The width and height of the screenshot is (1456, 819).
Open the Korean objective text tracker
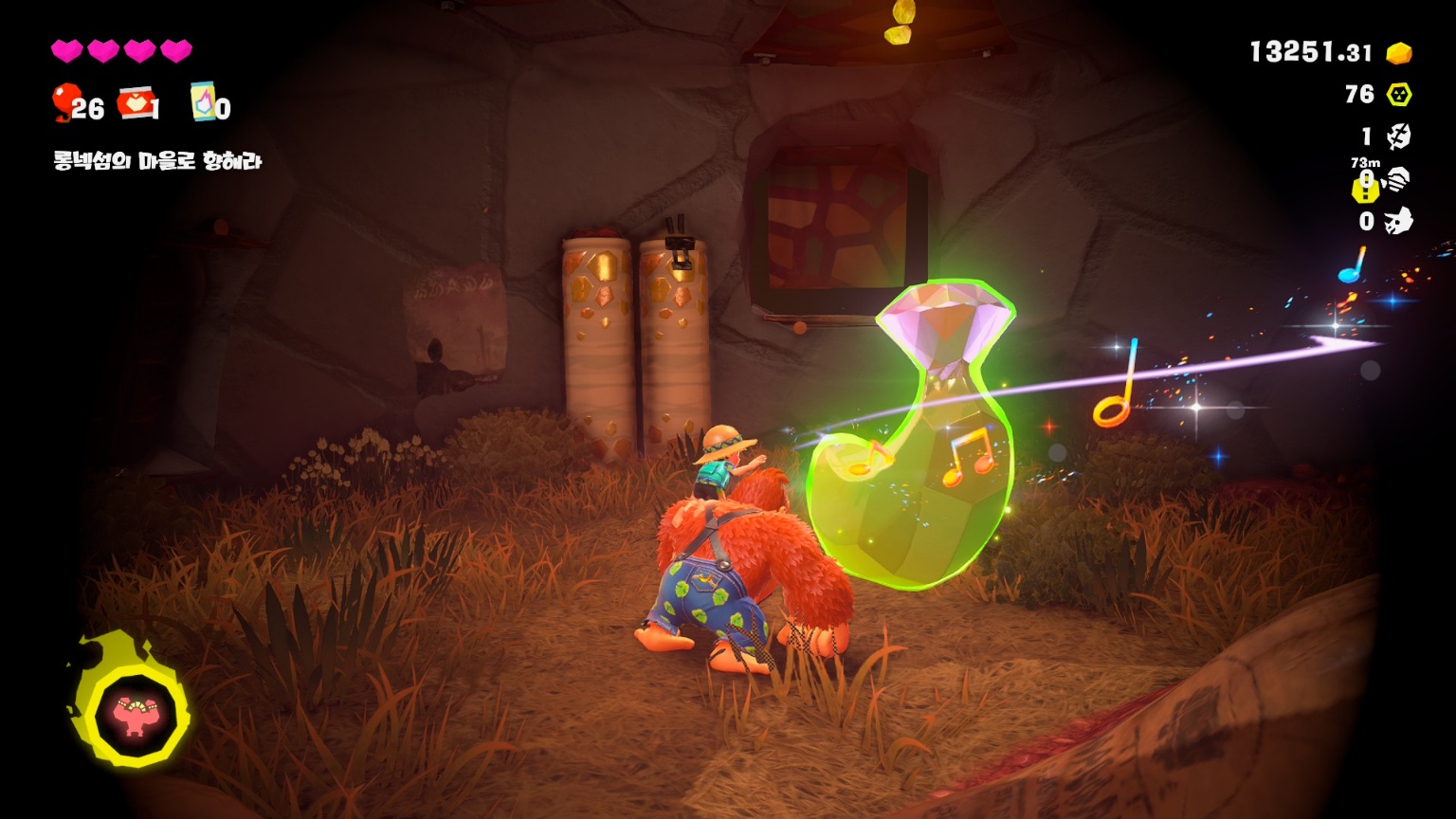[x=157, y=161]
